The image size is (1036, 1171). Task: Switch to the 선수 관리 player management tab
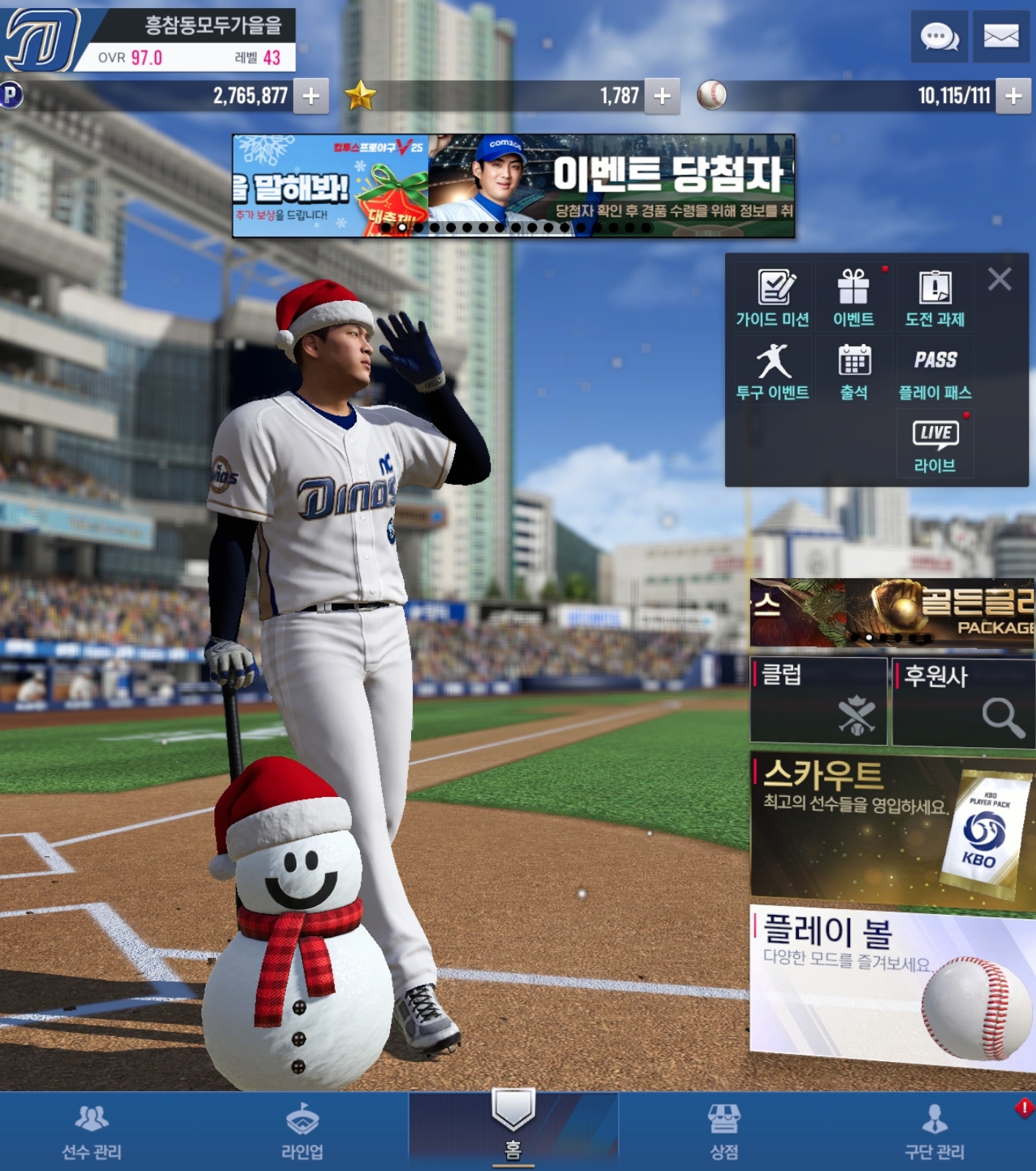click(91, 1131)
